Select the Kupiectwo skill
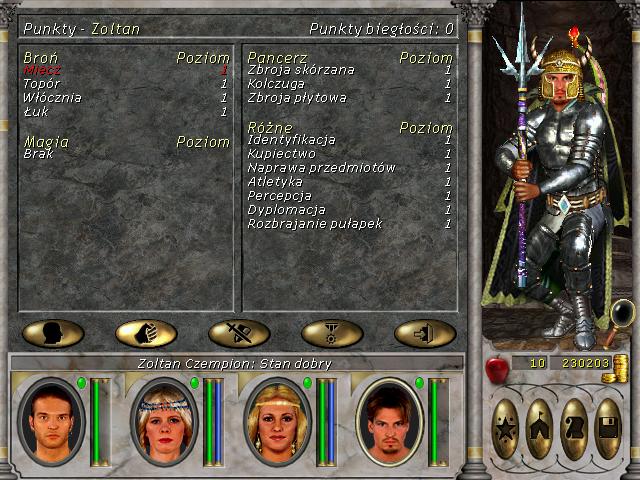The width and height of the screenshot is (640, 480). click(x=281, y=154)
